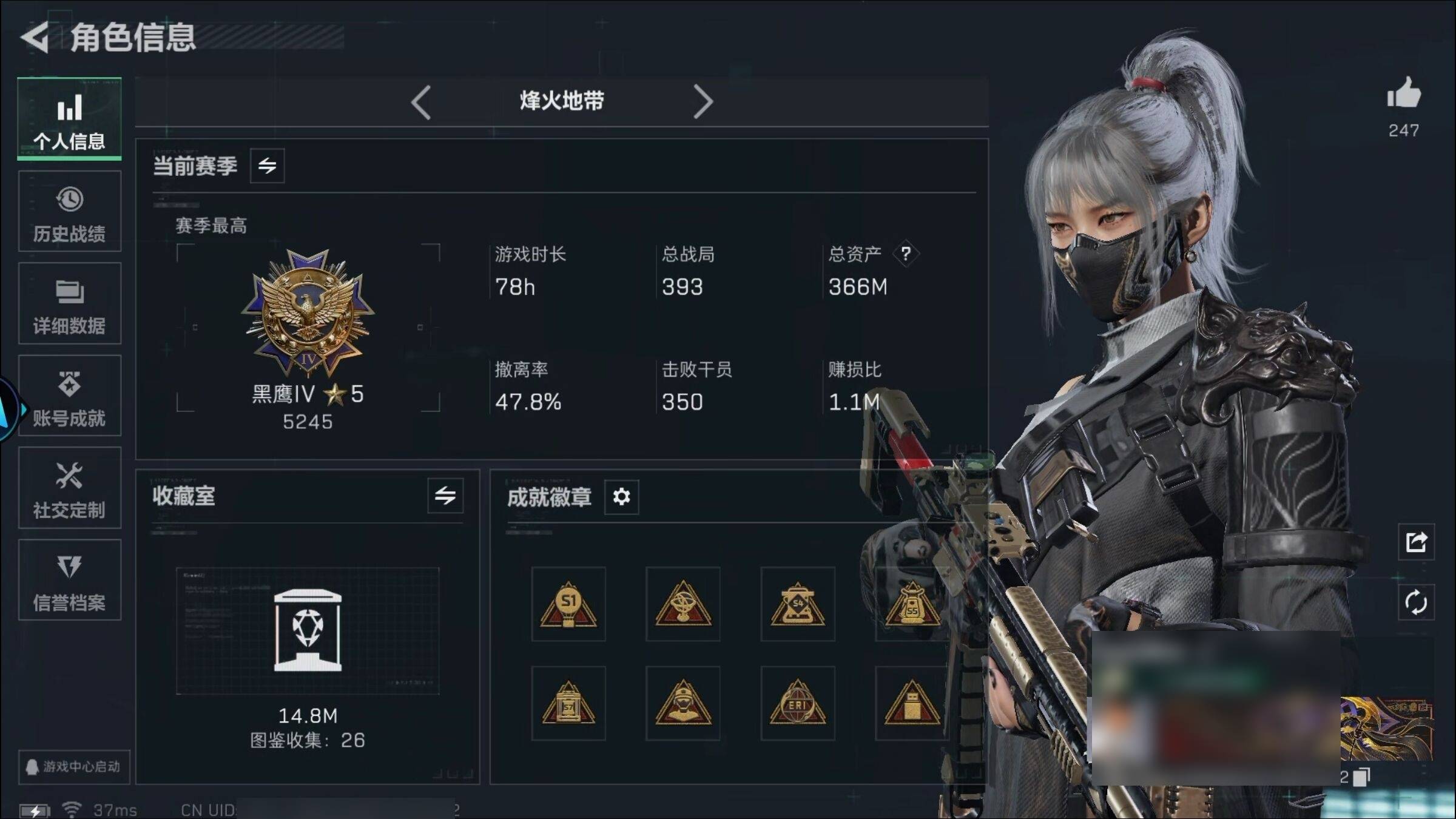
Task: Select the 账号成就 tab
Action: (69, 396)
